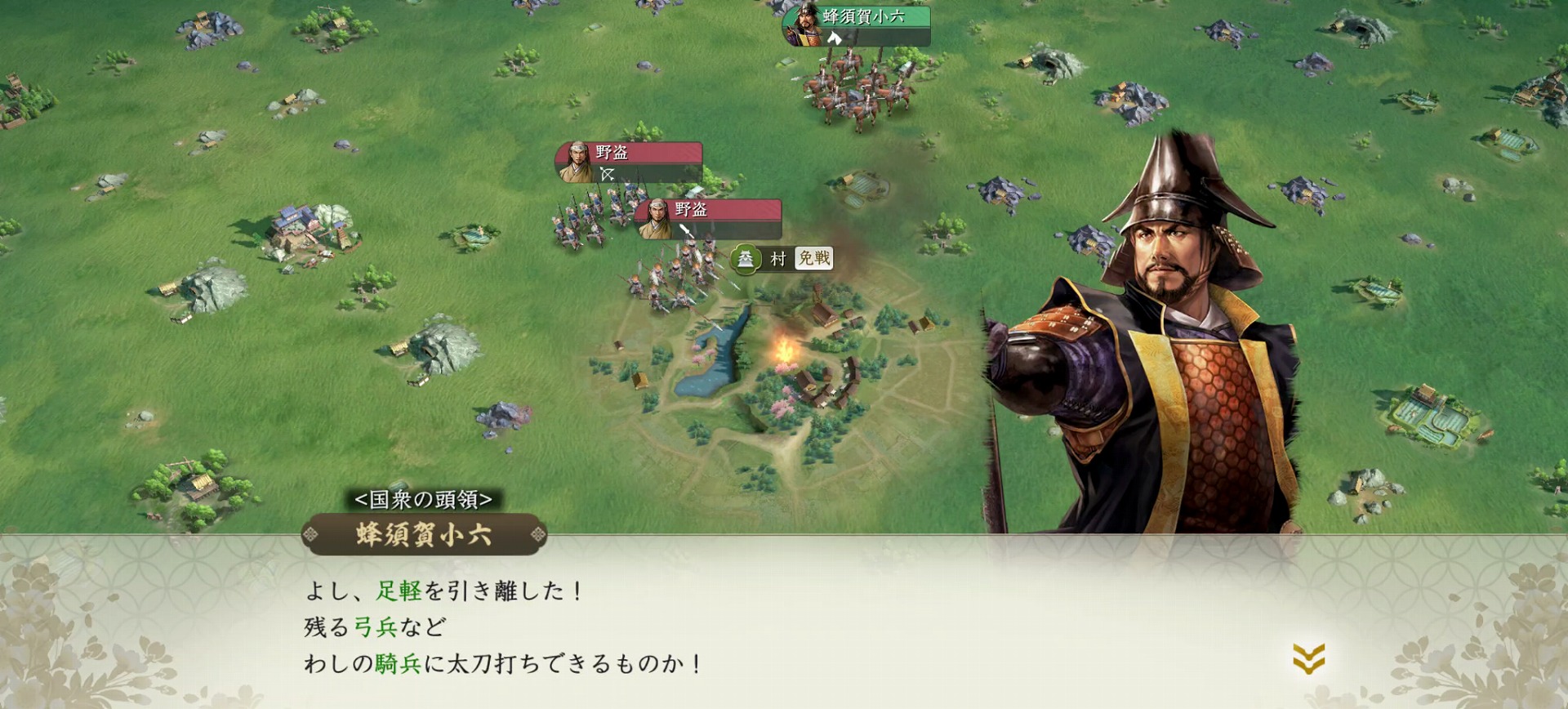Click the upper 野盗 leader portrait
This screenshot has width=1568, height=709.
click(577, 159)
